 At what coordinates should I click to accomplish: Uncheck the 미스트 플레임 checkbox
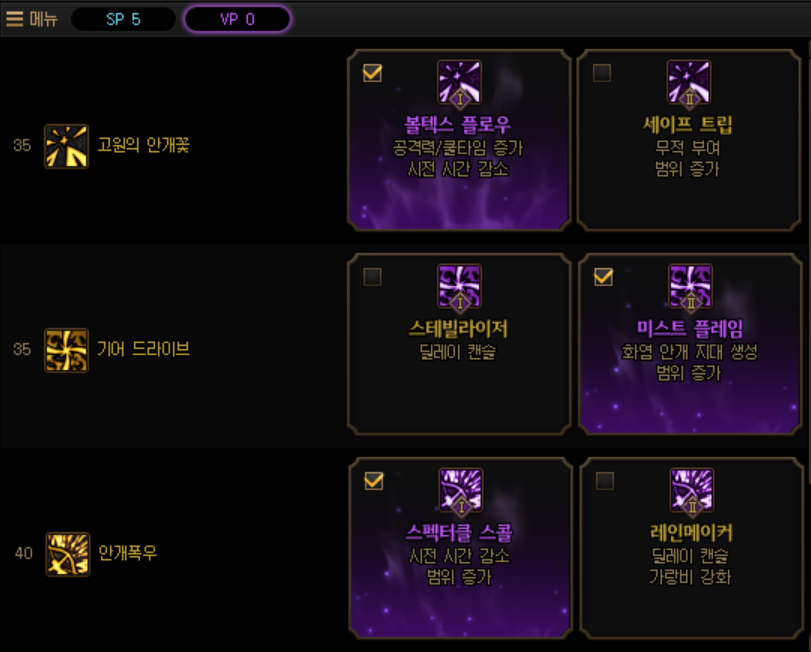(603, 277)
